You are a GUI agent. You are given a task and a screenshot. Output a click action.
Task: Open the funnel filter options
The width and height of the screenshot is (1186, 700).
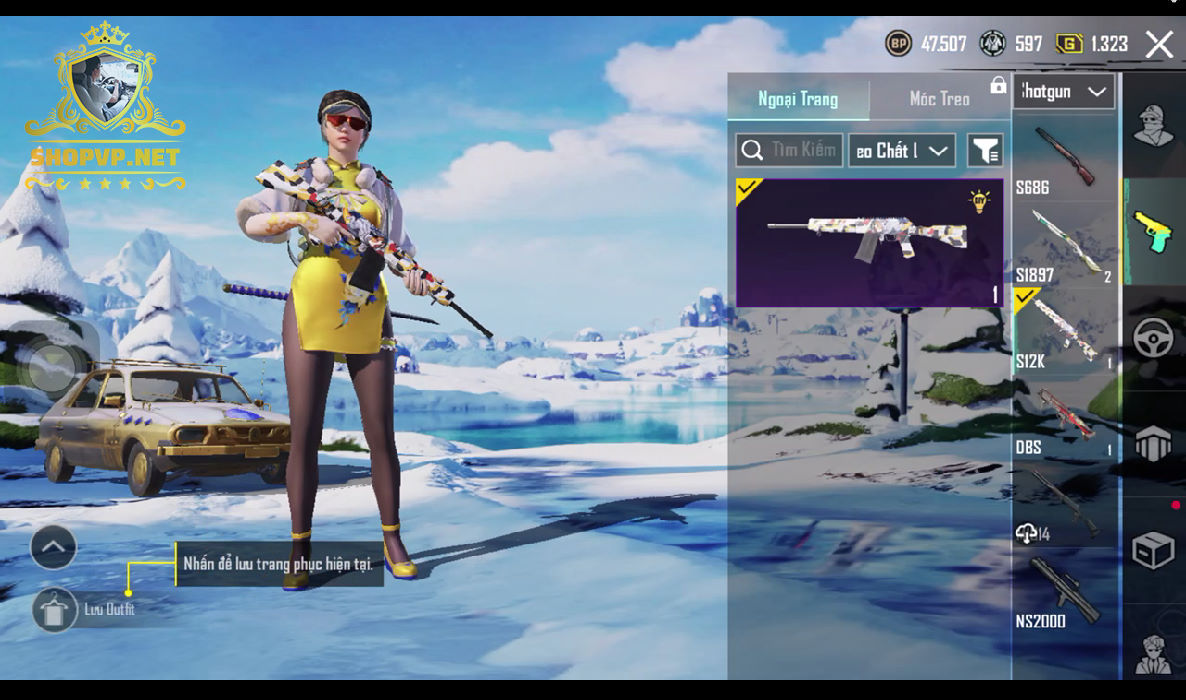[x=985, y=151]
